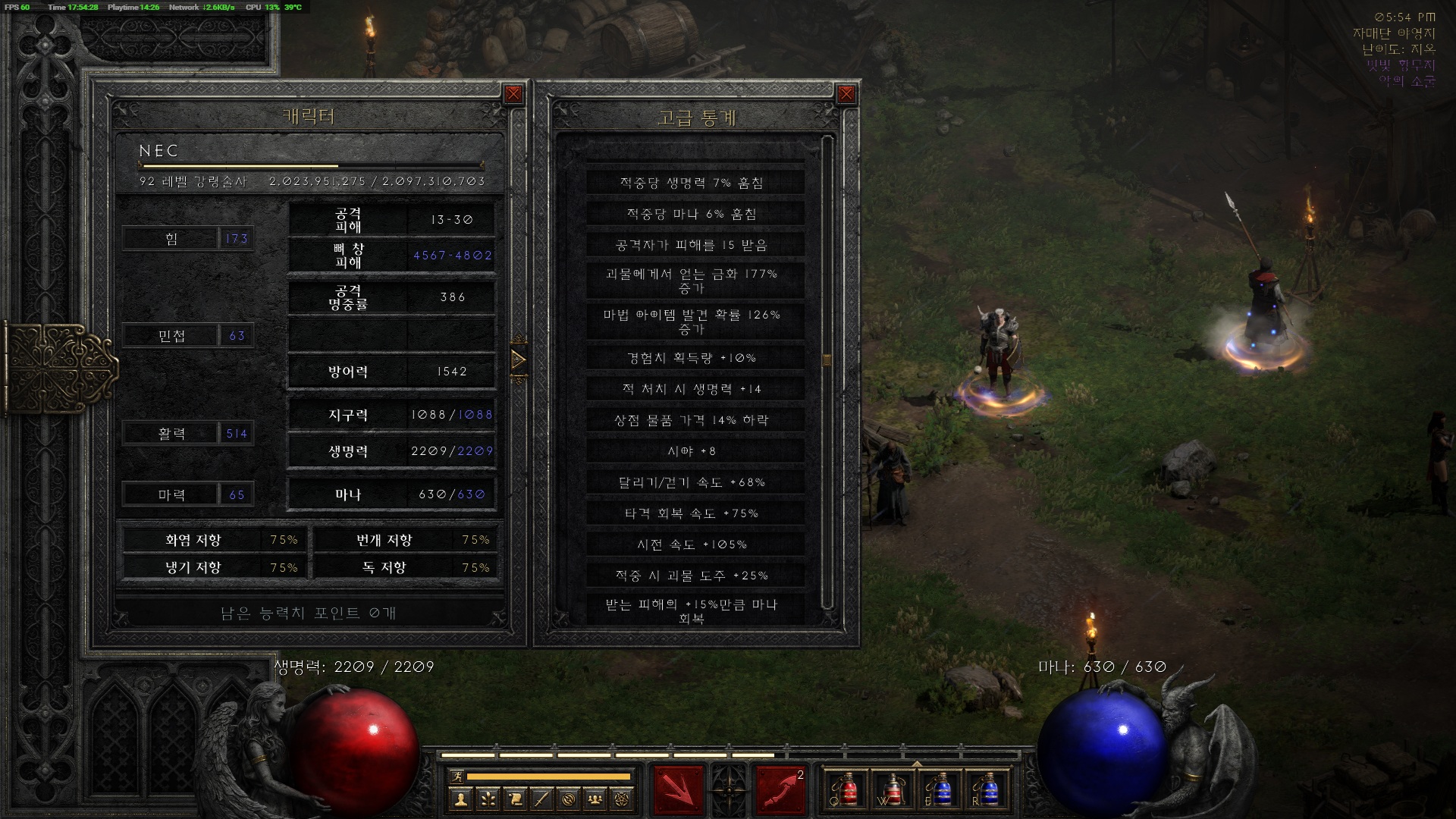Open the character sheet bust icon
Screen dimensions: 1456x819
pos(460,799)
